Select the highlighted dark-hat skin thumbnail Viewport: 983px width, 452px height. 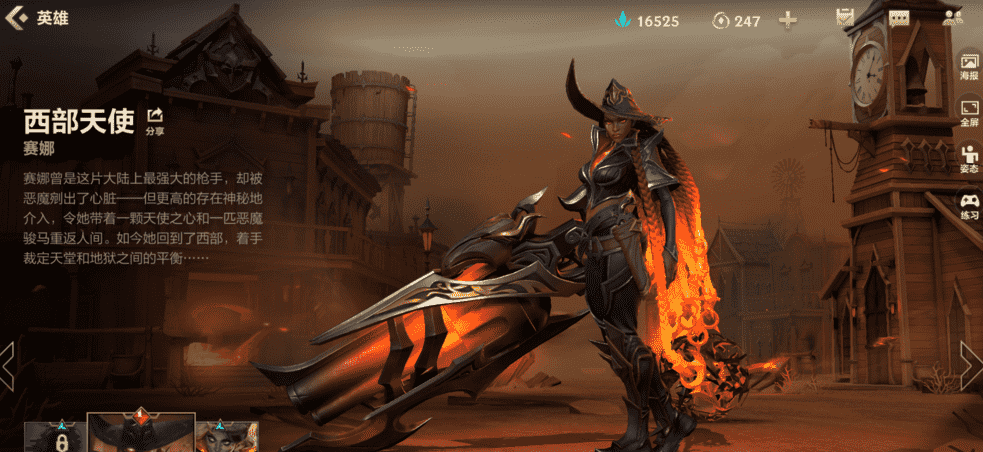point(141,433)
